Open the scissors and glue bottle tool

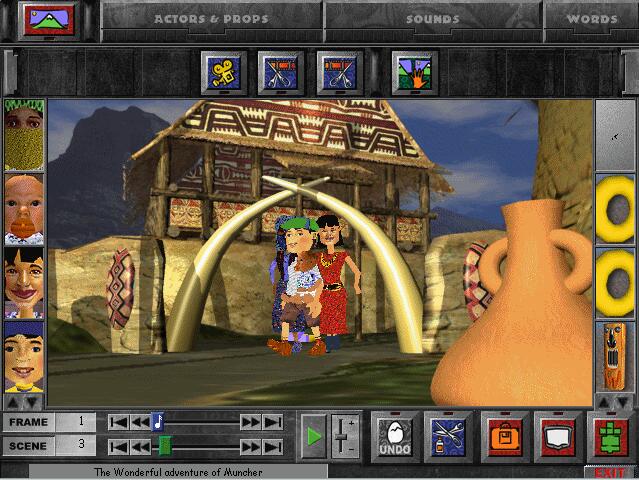(x=449, y=435)
